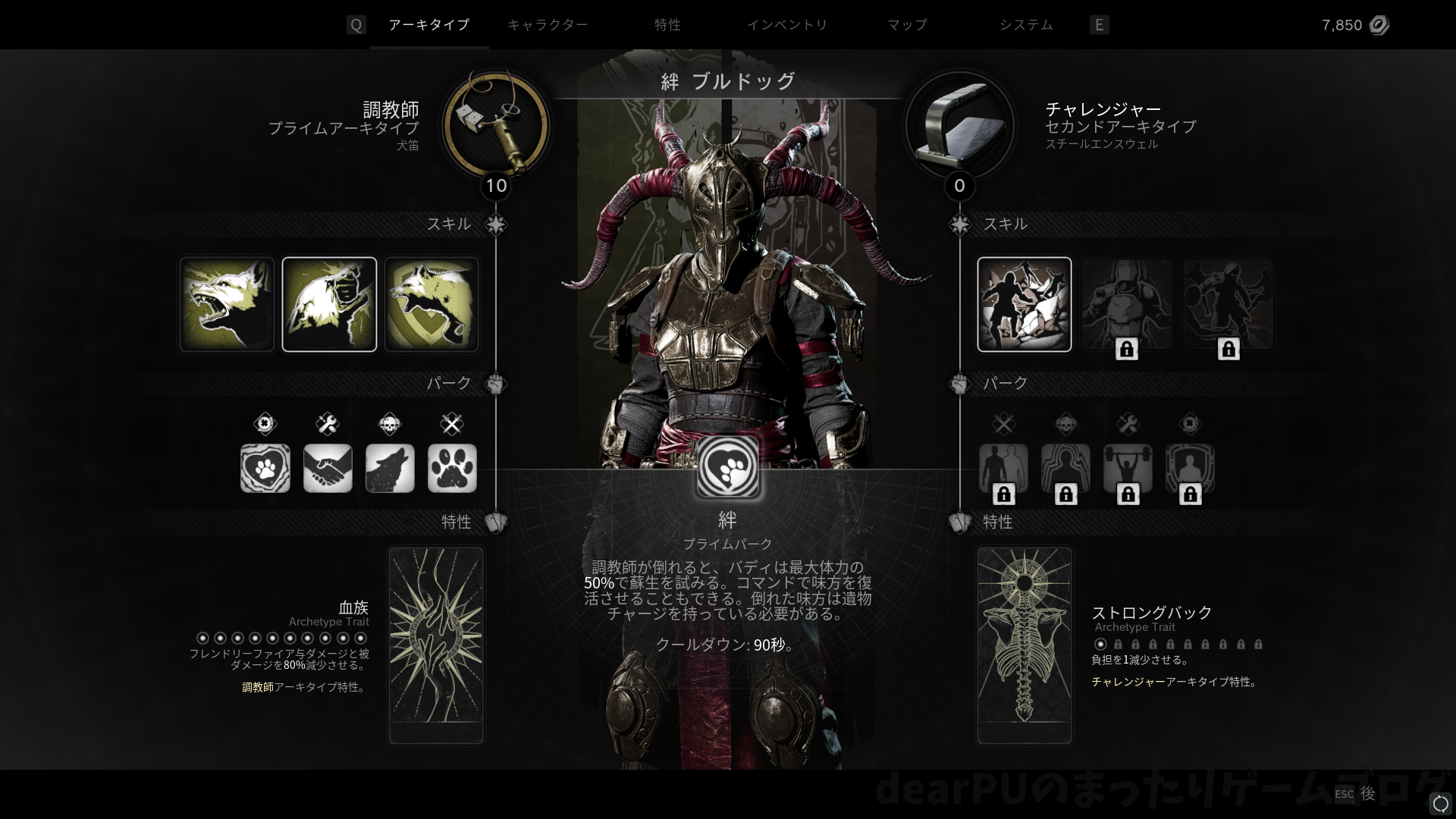Screen dimensions: 1456x819
Task: View the heart paw 絆 perk
Action: click(265, 468)
